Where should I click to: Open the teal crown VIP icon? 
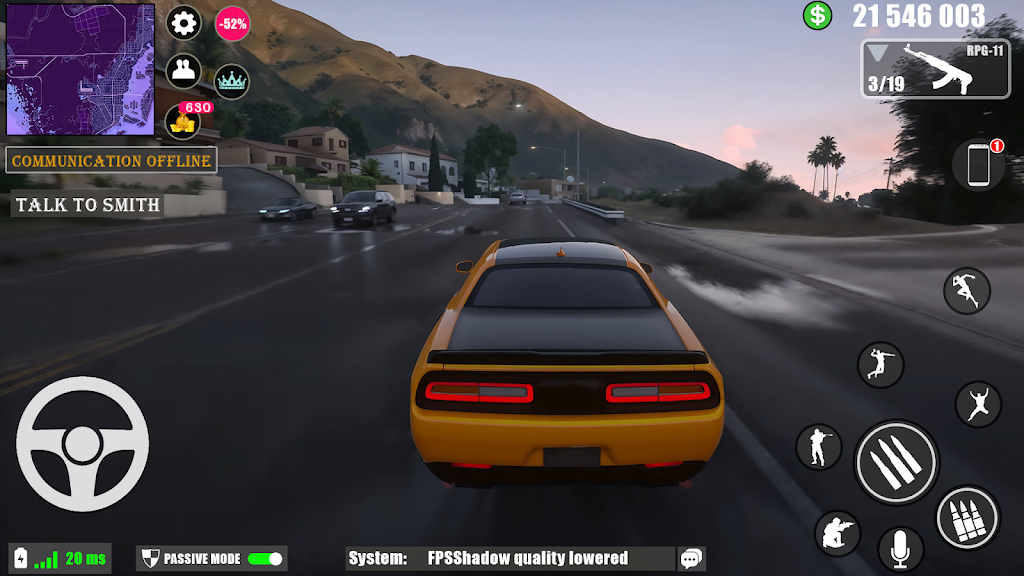point(232,81)
